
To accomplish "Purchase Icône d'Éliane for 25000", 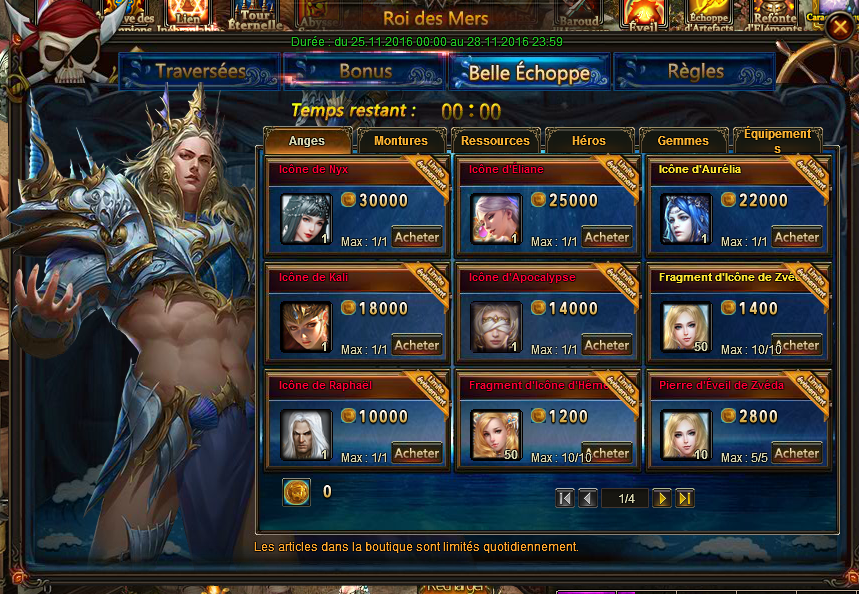I will [607, 238].
